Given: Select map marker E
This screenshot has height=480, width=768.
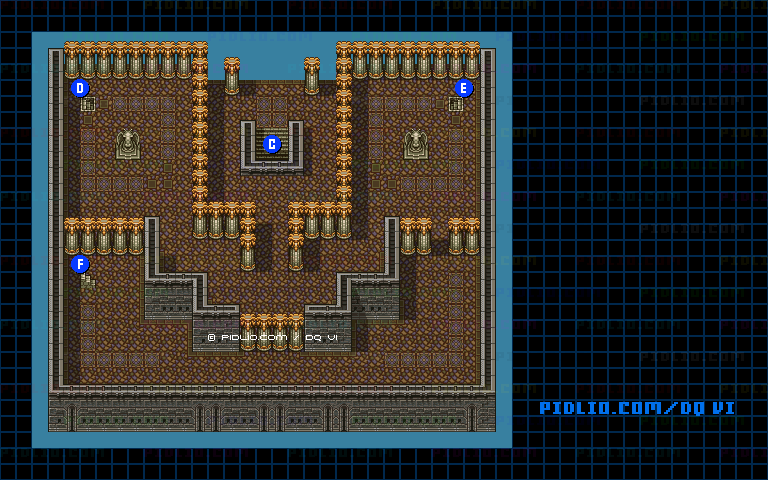Looking at the screenshot, I should (463, 88).
